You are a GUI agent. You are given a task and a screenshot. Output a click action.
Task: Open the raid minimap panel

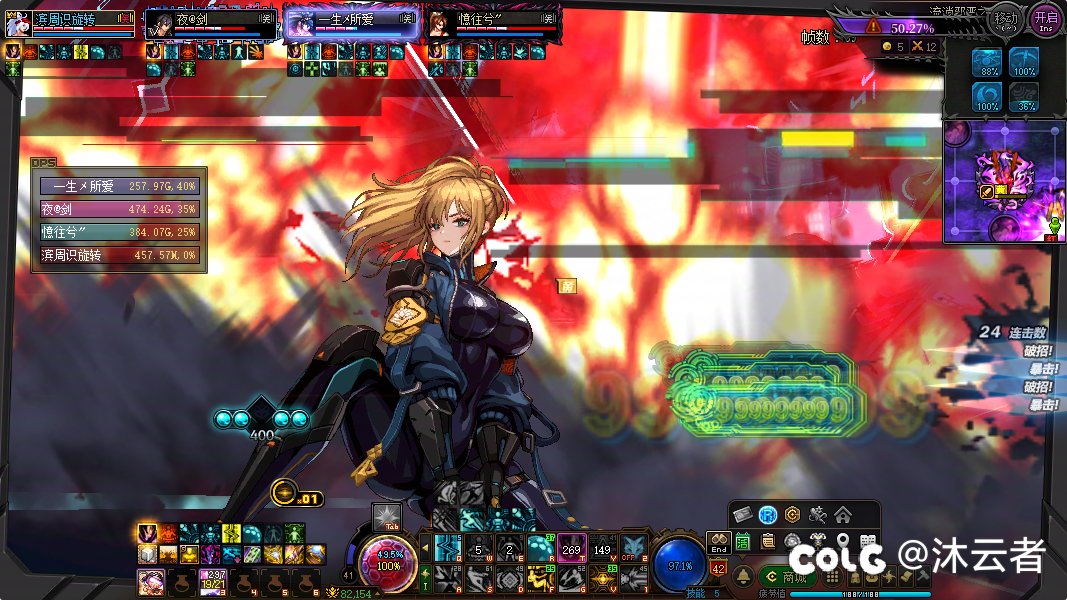(x=1004, y=182)
